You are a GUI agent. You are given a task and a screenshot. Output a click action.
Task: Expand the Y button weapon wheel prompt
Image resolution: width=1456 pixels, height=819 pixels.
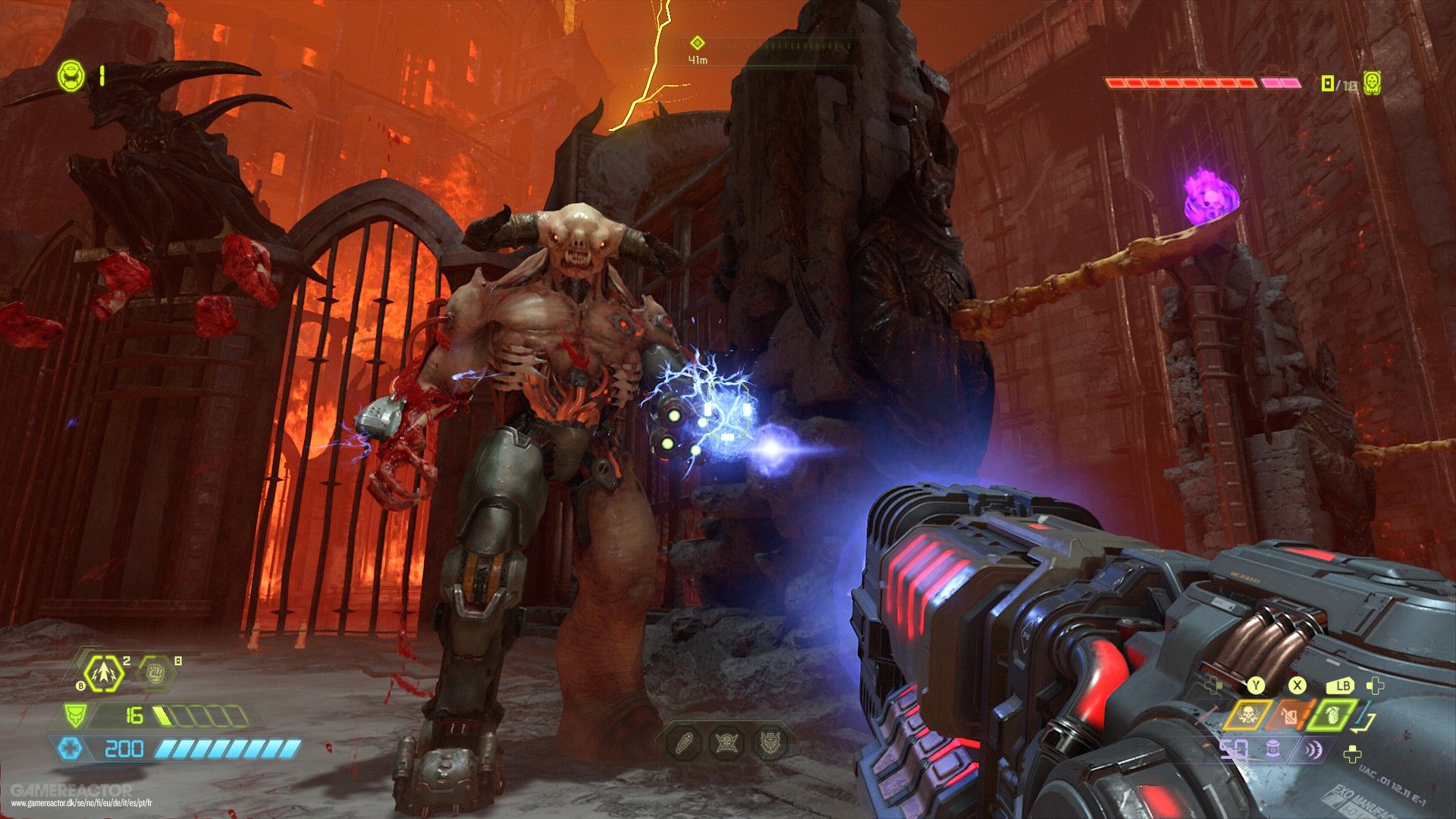click(1256, 687)
